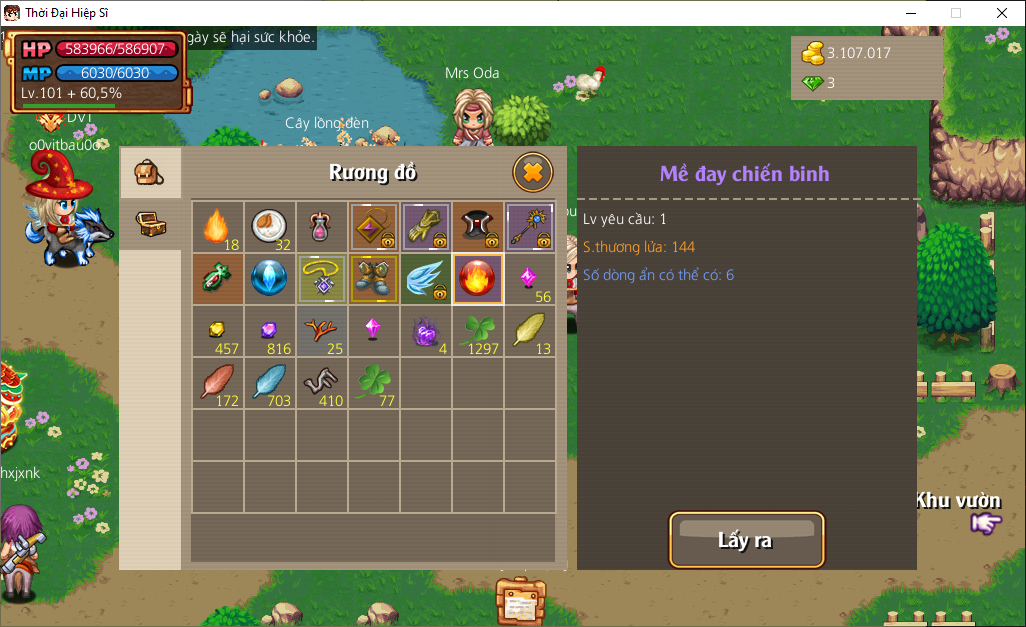1026x627 pixels.
Task: Choose the locked ice-blue wings
Action: pyautogui.click(x=426, y=279)
